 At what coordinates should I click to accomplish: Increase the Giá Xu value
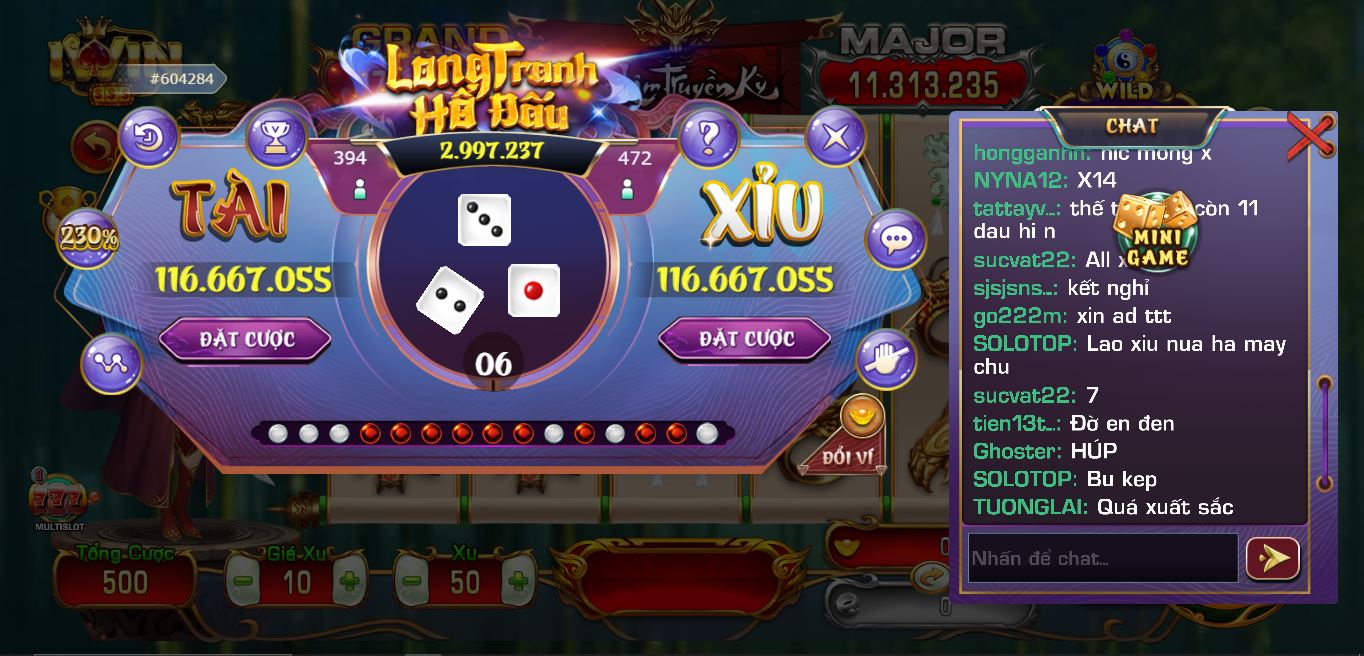coord(348,581)
